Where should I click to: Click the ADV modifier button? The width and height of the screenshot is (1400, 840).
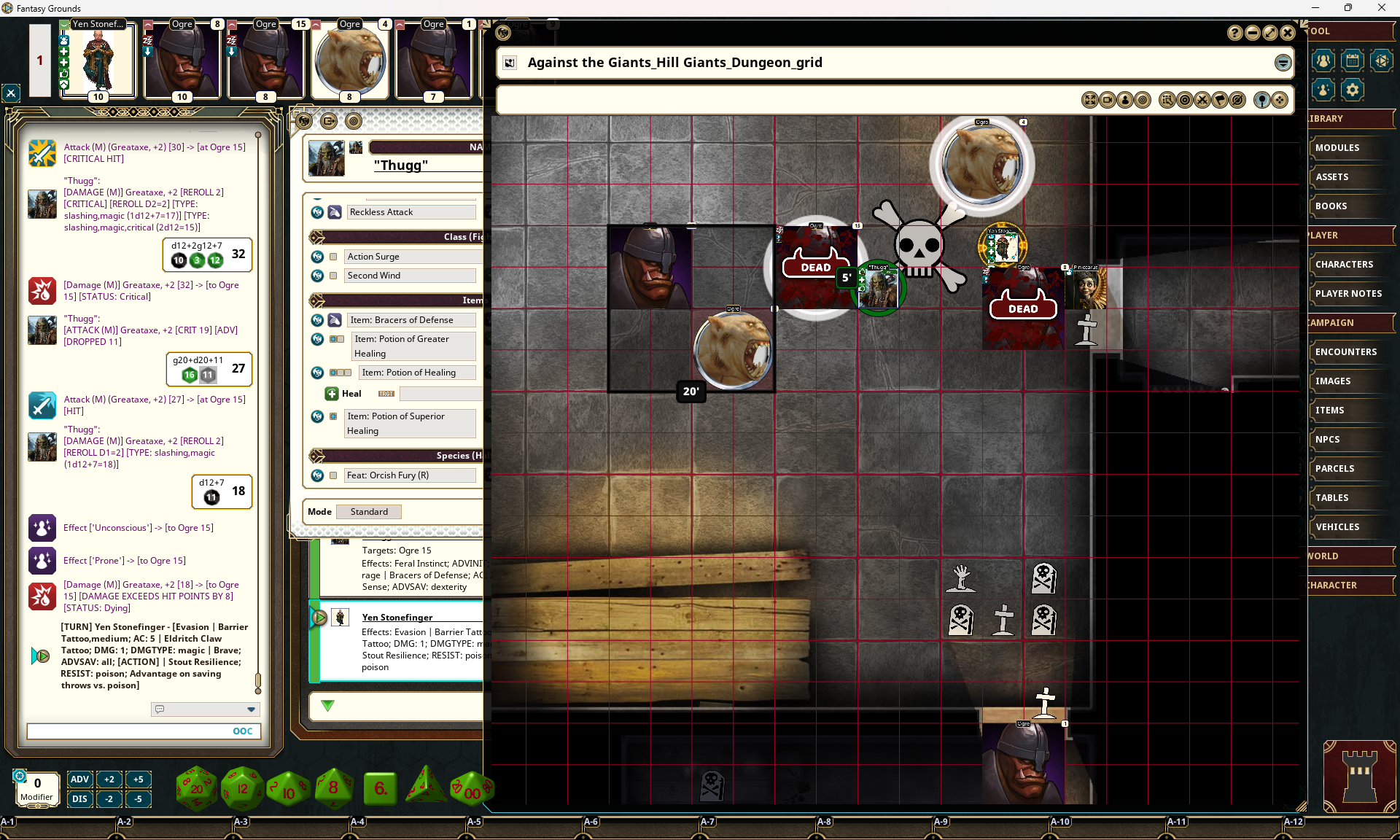click(x=79, y=779)
